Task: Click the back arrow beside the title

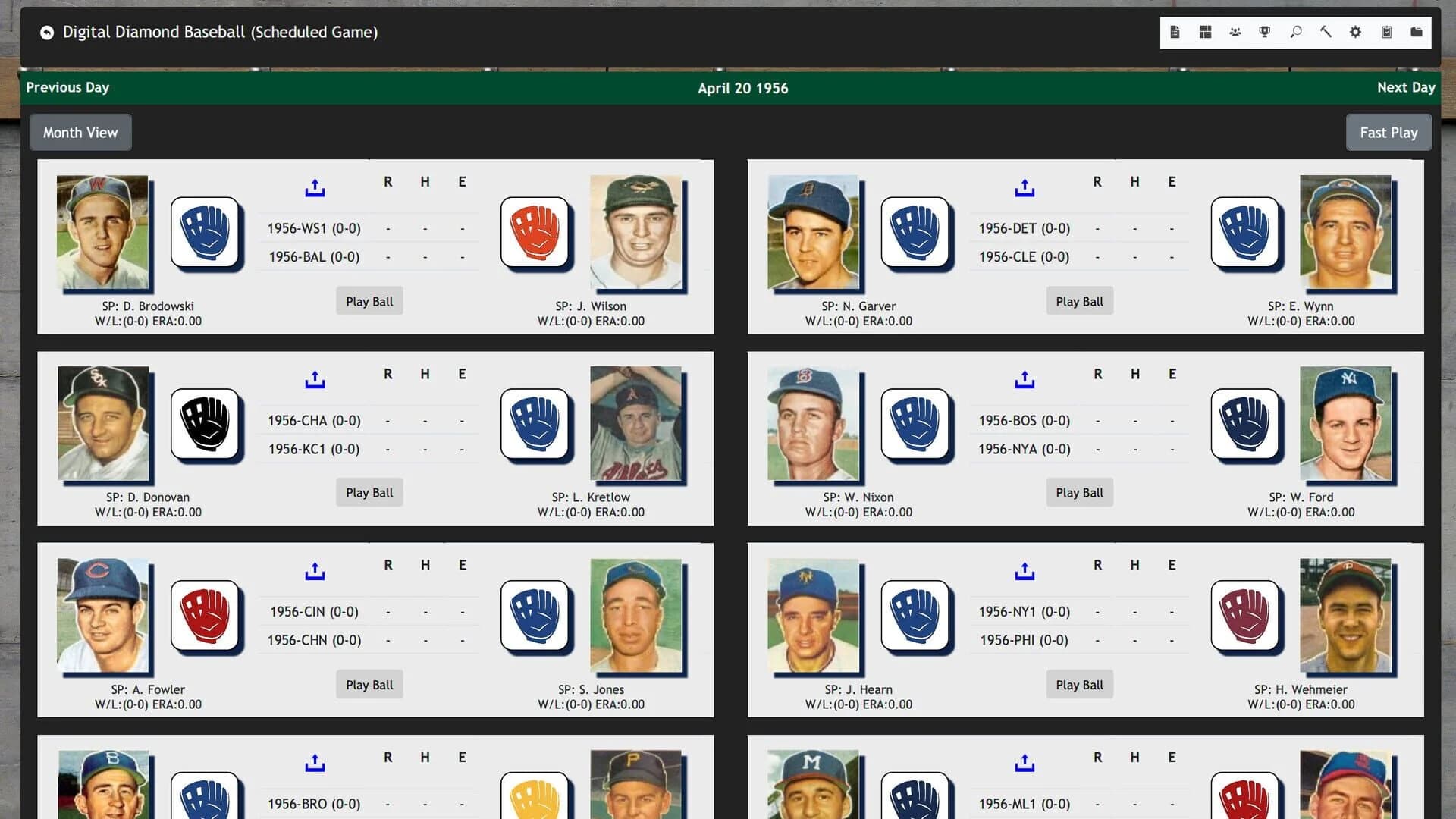Action: pos(47,32)
